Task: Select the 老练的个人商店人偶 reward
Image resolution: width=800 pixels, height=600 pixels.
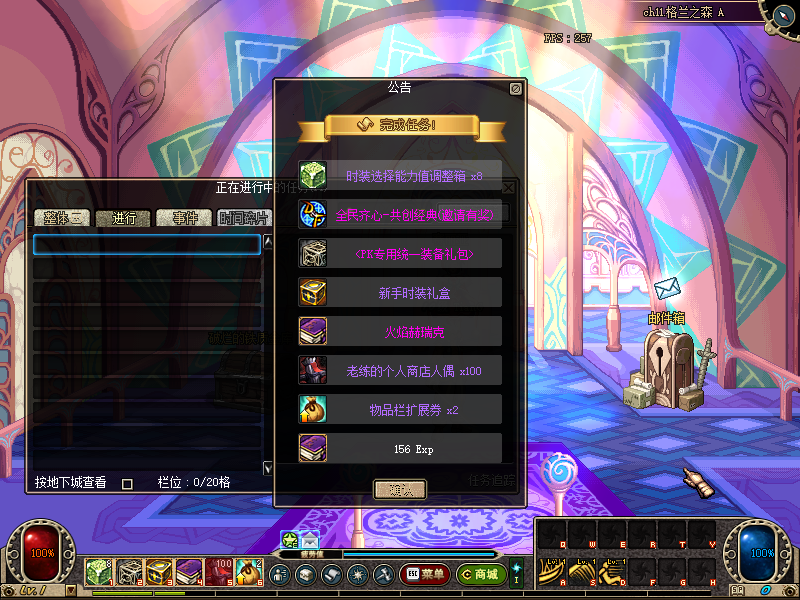Action: click(400, 370)
